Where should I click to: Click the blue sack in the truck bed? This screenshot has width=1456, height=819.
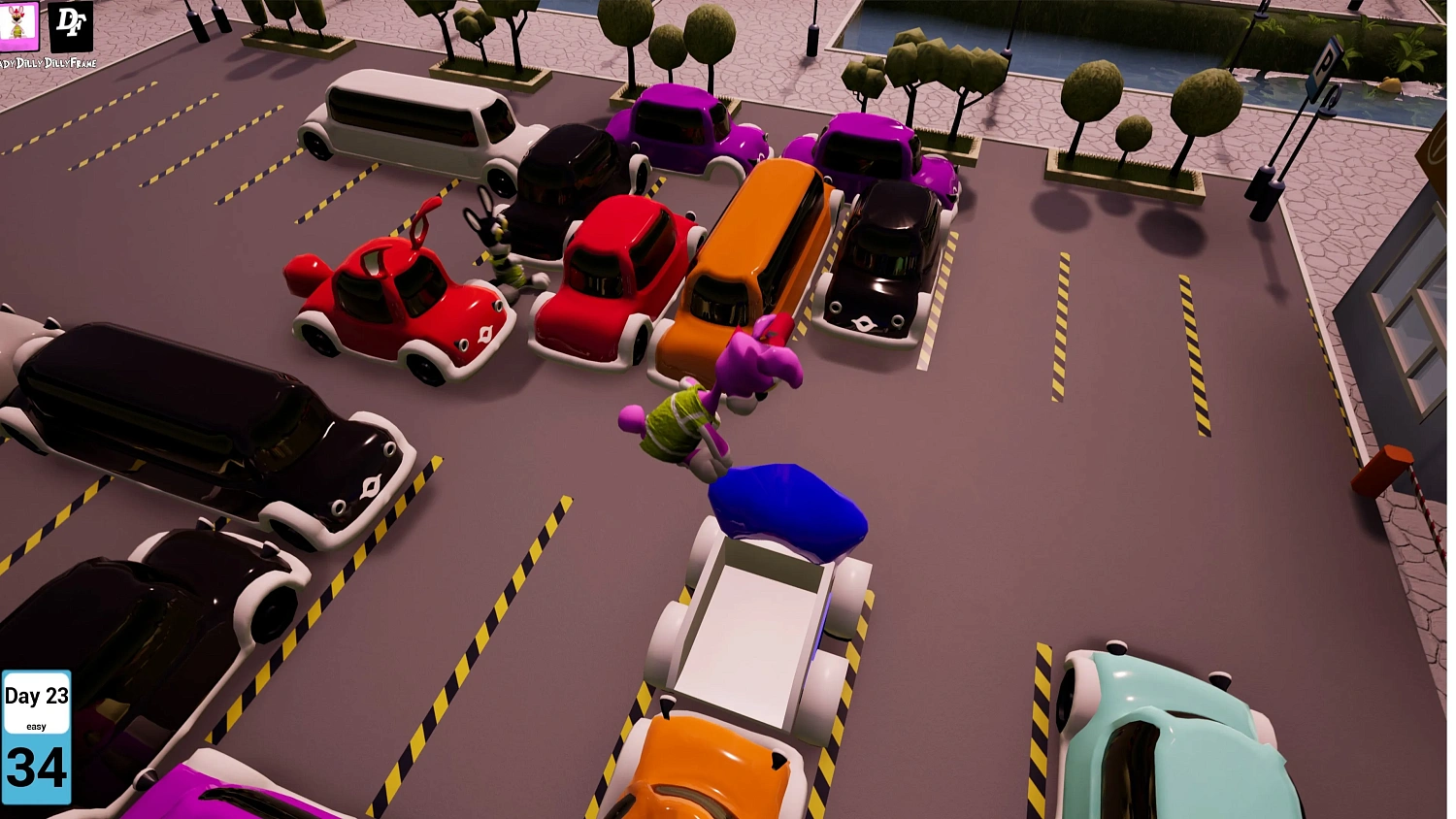[x=786, y=509]
